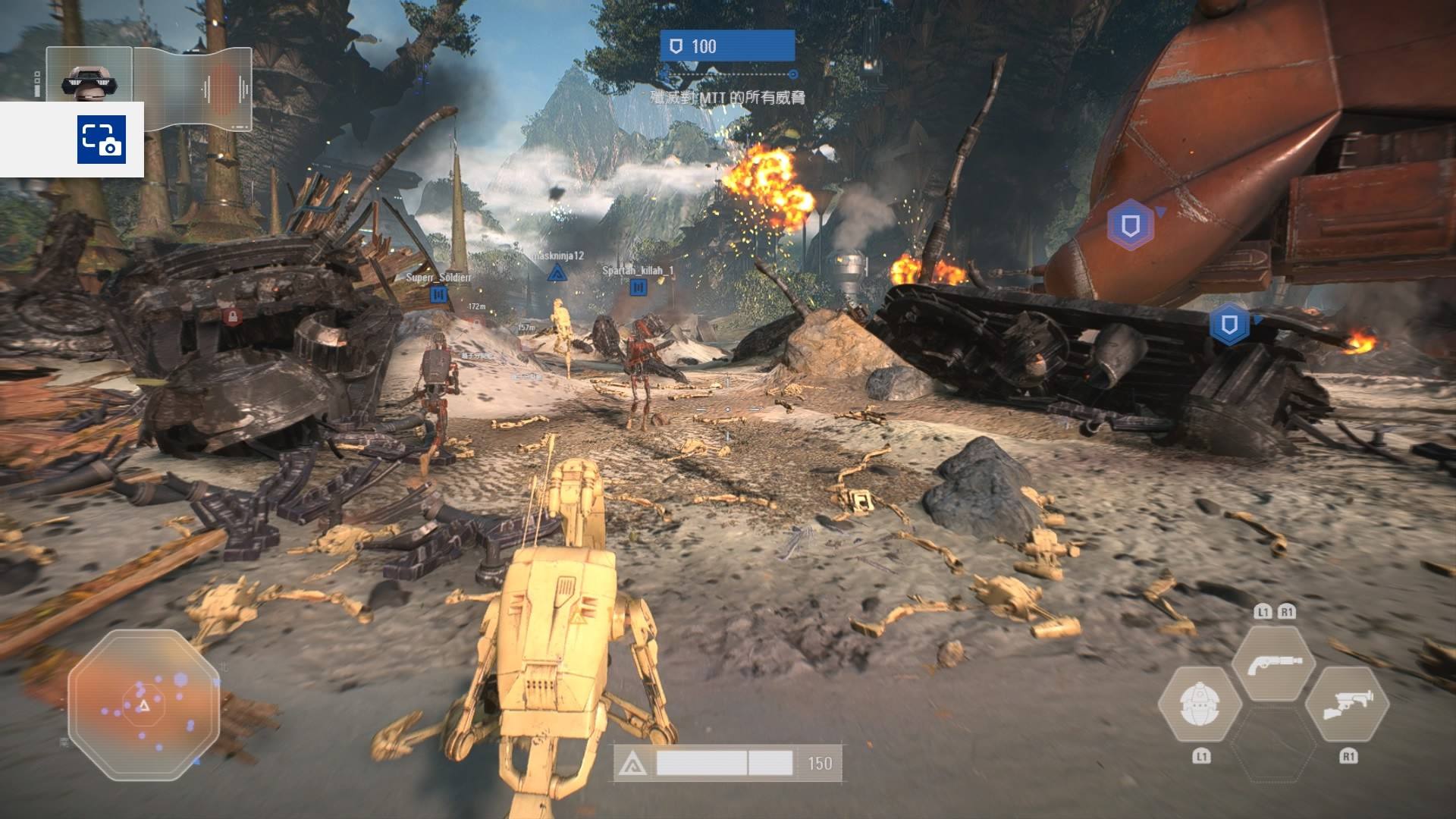Choose the blaster pistol ability hexagon

(x=1348, y=705)
